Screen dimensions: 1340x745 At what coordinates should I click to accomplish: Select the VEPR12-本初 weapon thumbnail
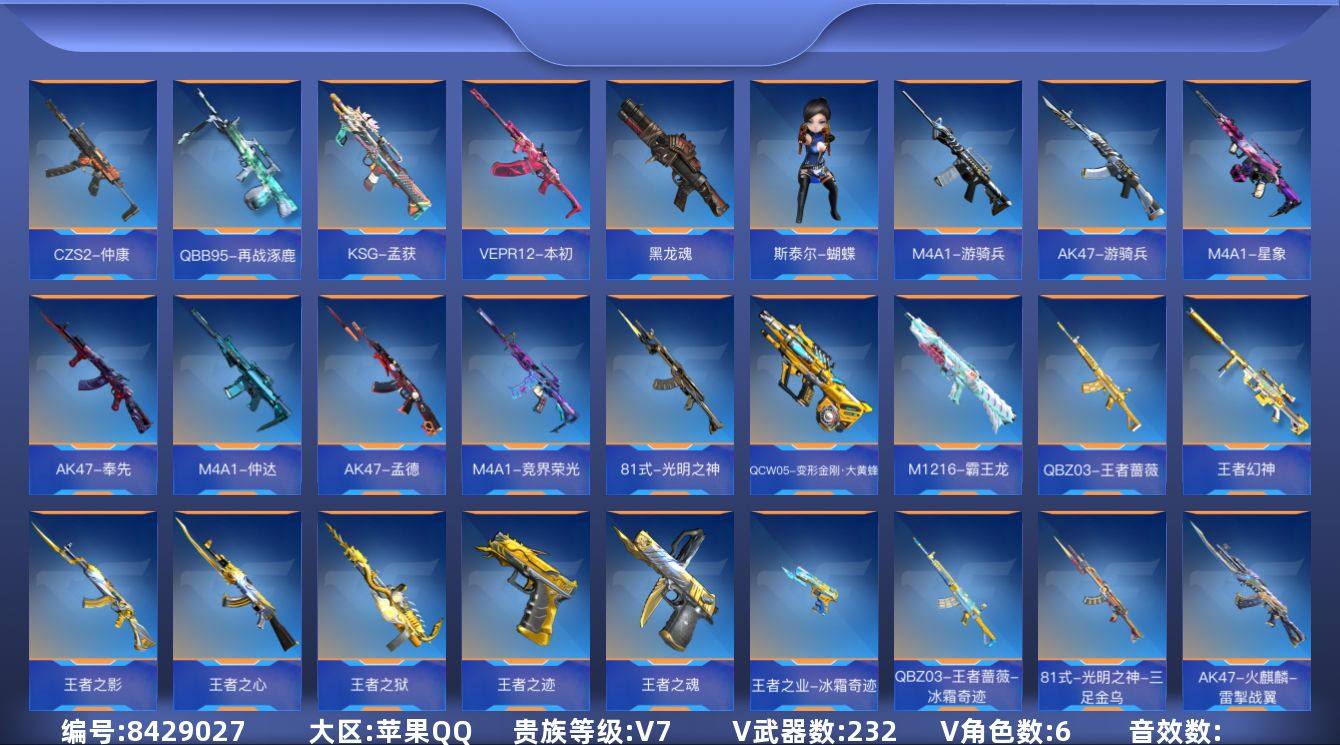coord(524,160)
